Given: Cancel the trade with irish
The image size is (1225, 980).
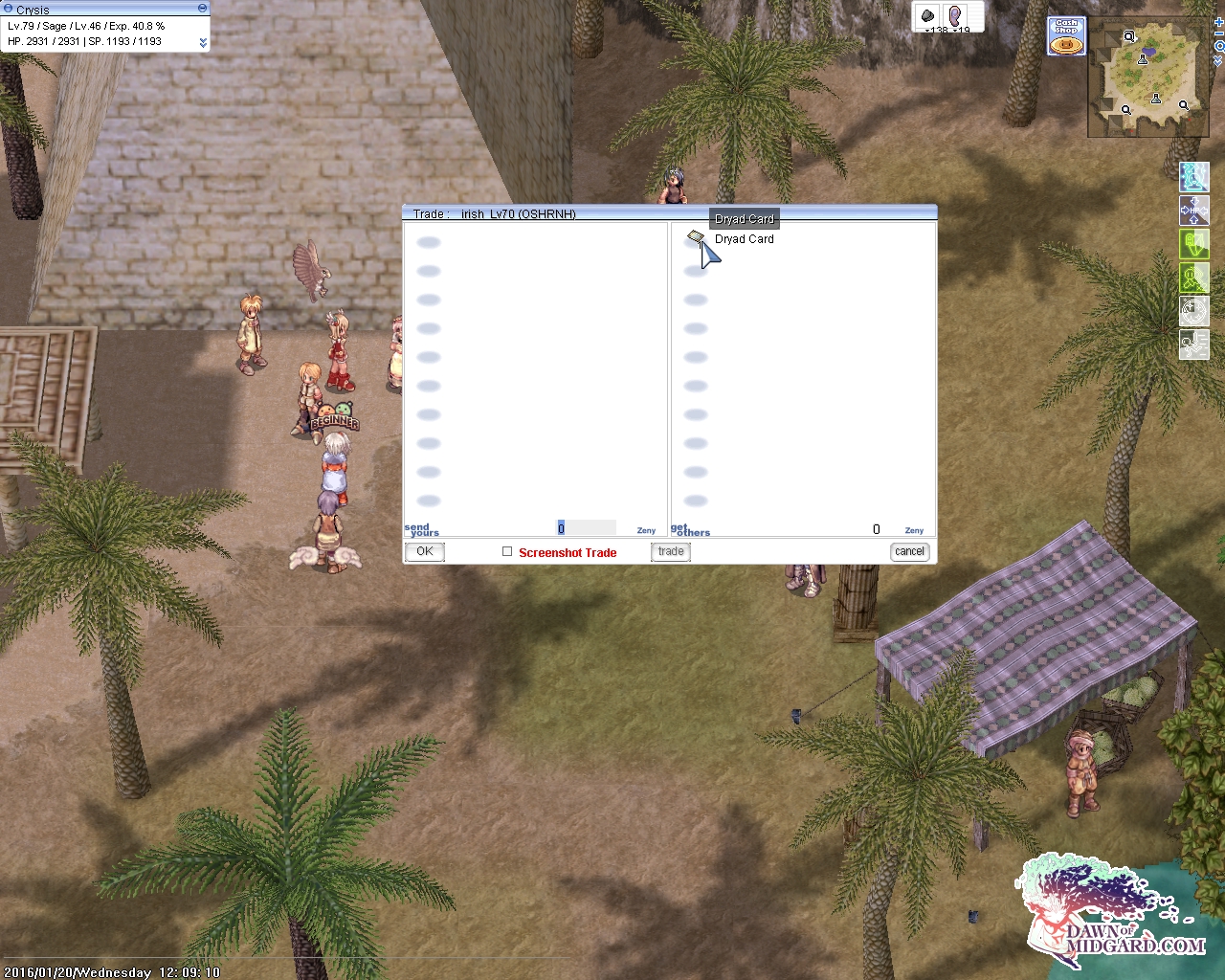Looking at the screenshot, I should click(908, 551).
